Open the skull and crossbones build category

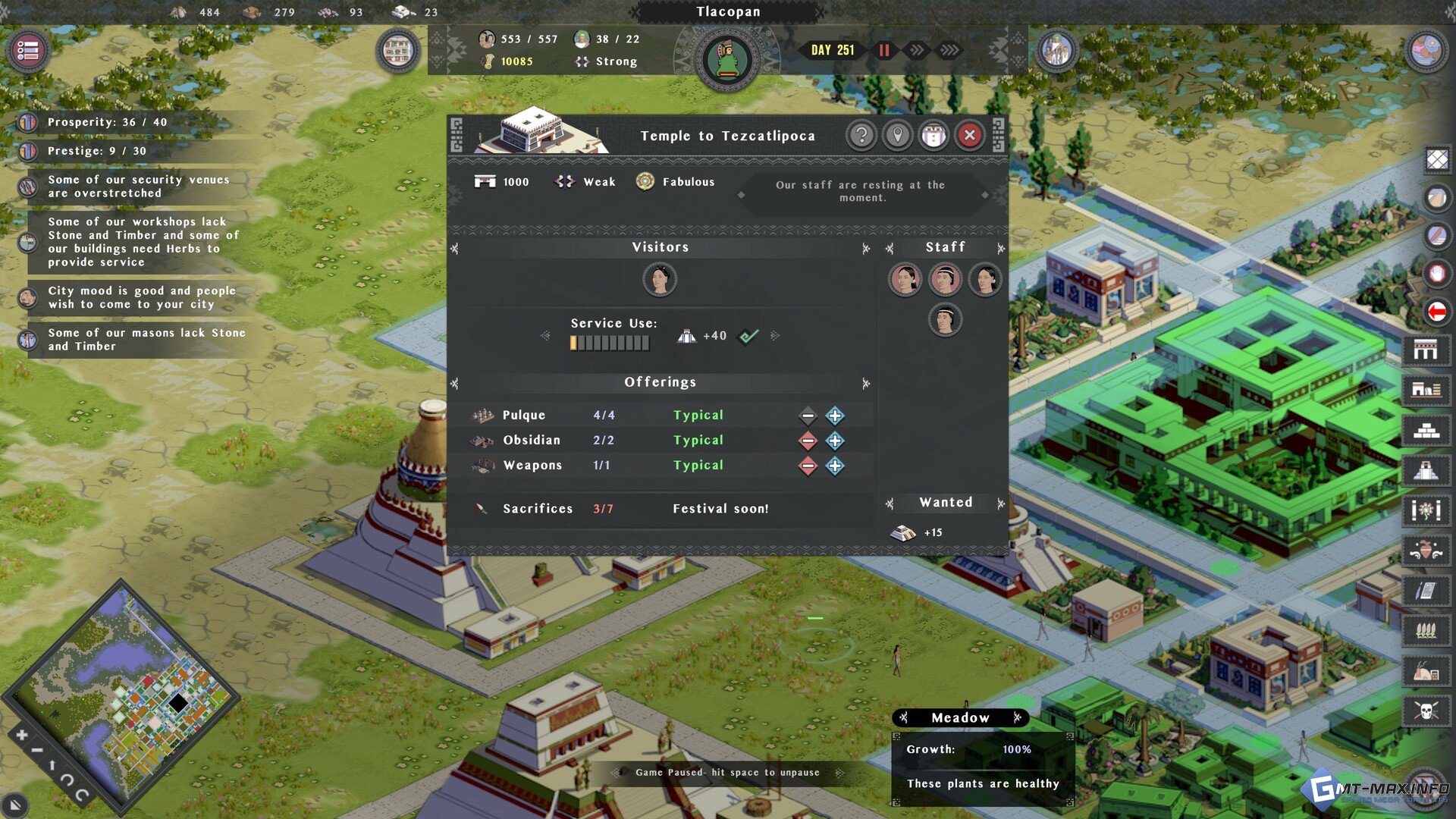click(1426, 711)
